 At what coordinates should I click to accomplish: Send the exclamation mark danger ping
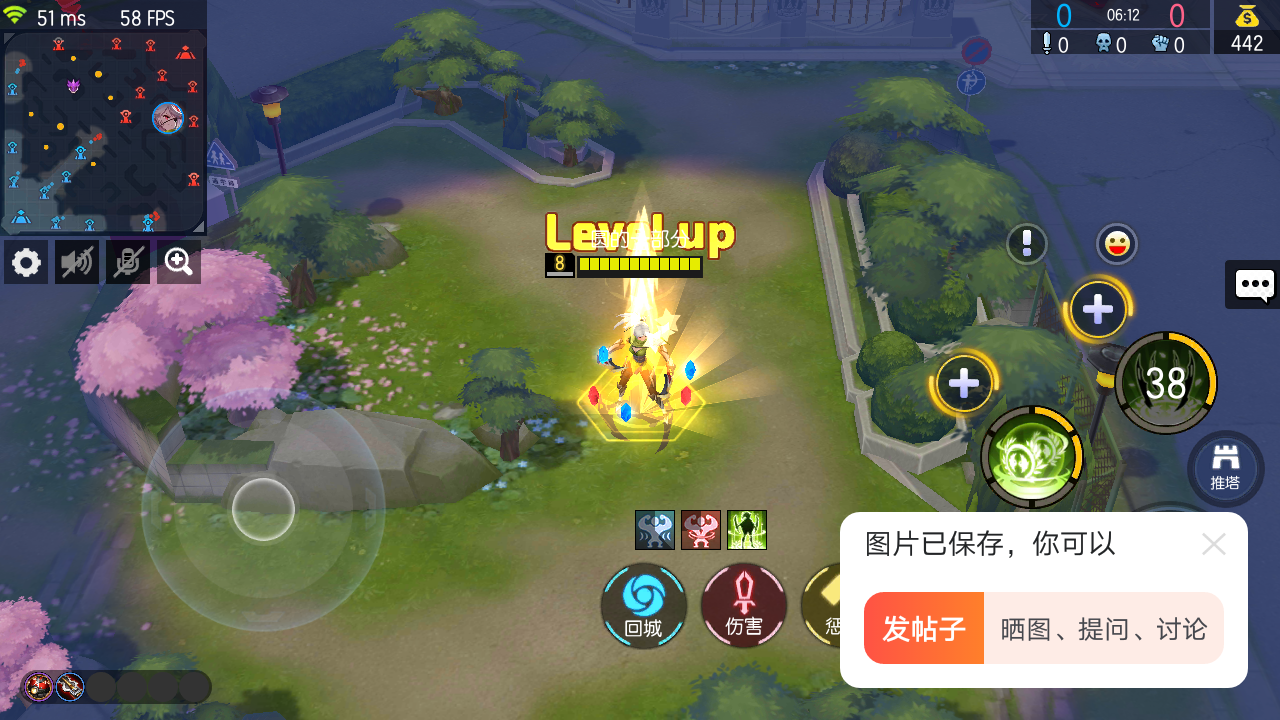tap(1027, 243)
